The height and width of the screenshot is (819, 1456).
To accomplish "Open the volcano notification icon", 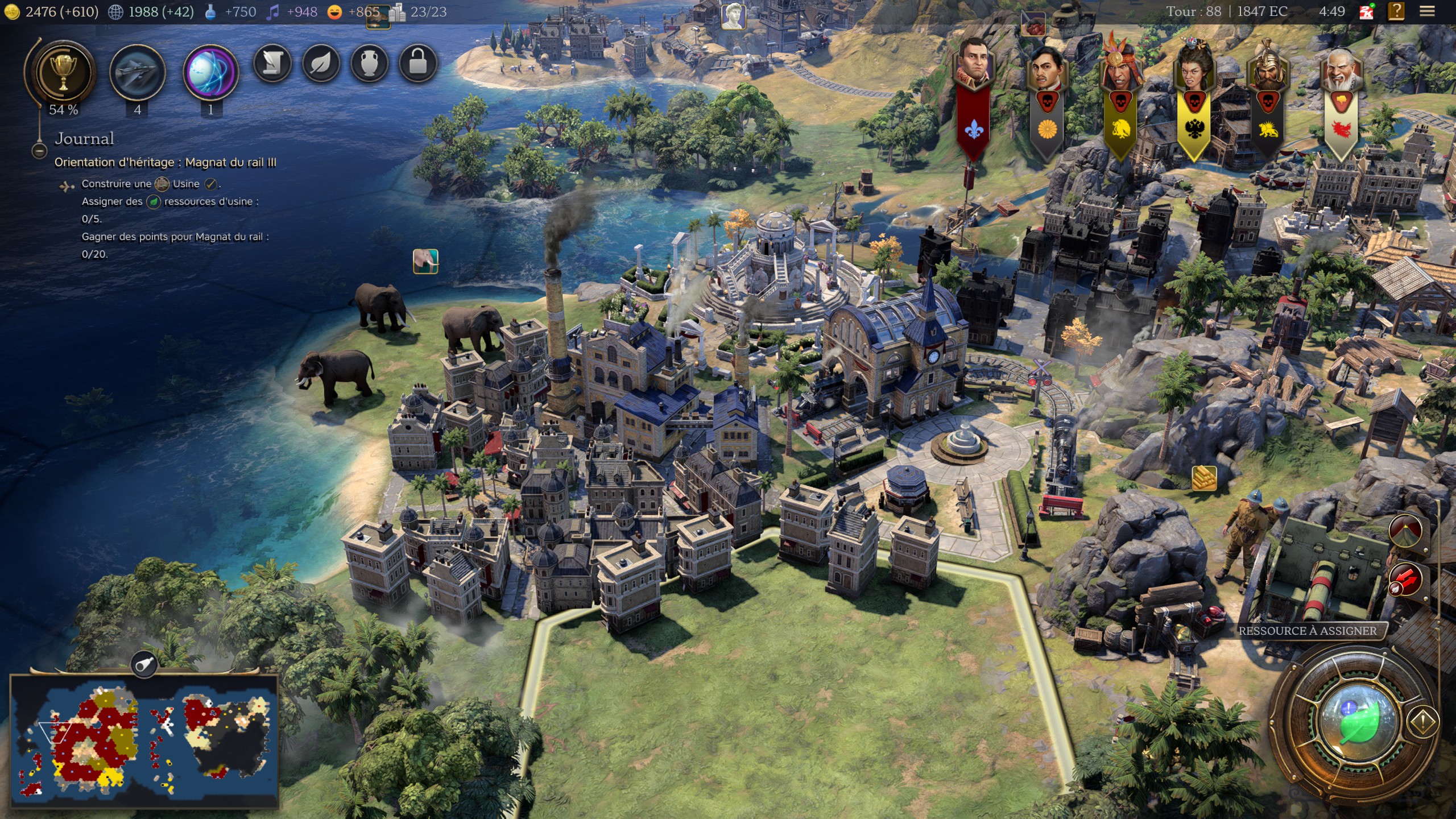I will point(1406,531).
